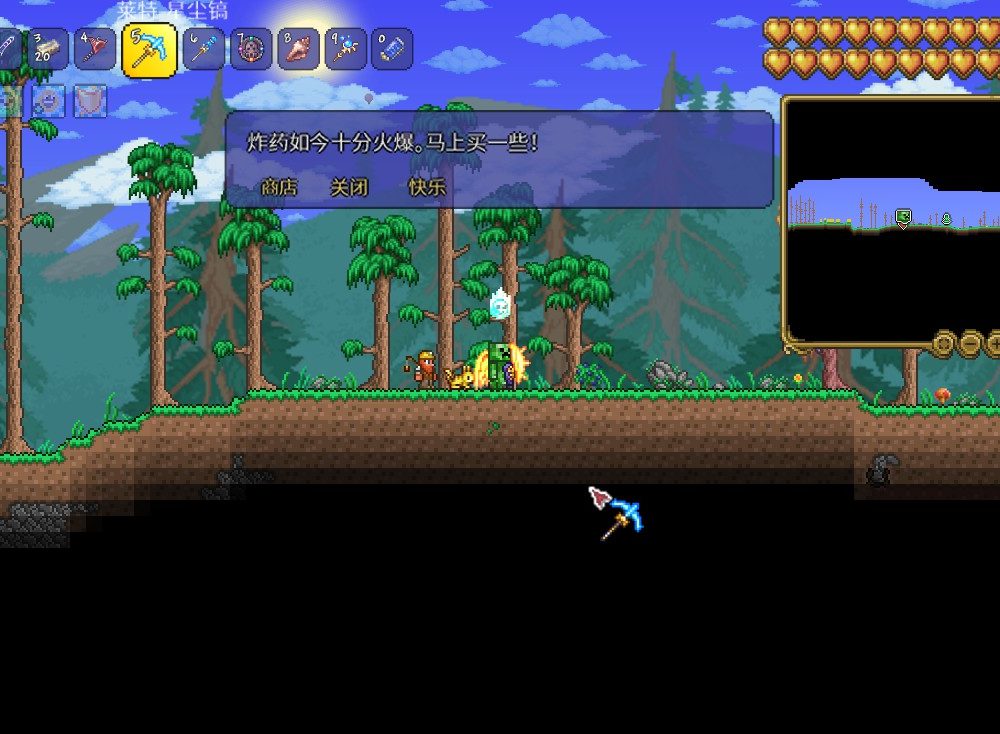Viewport: 1000px width, 734px height.
Task: Select the blue item in slot 0
Action: pyautogui.click(x=392, y=49)
